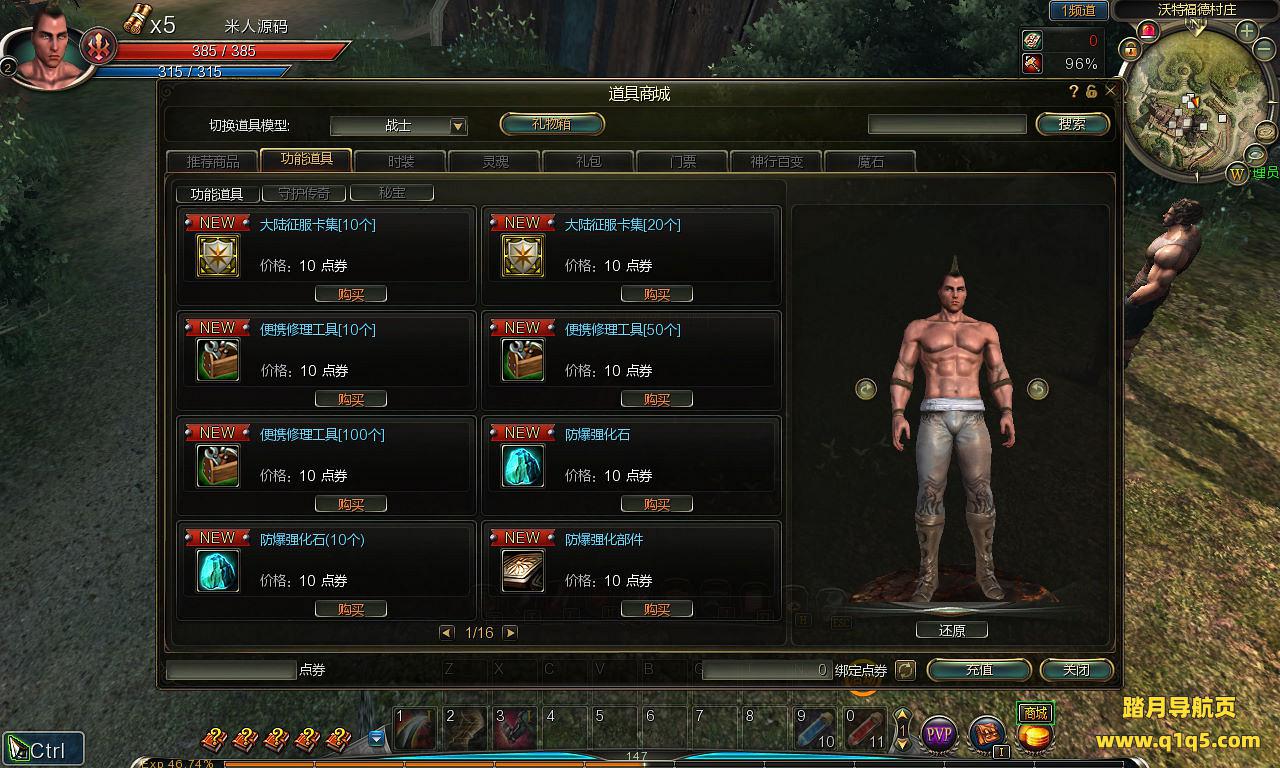Buy the 防爆强化部件 item

(656, 609)
